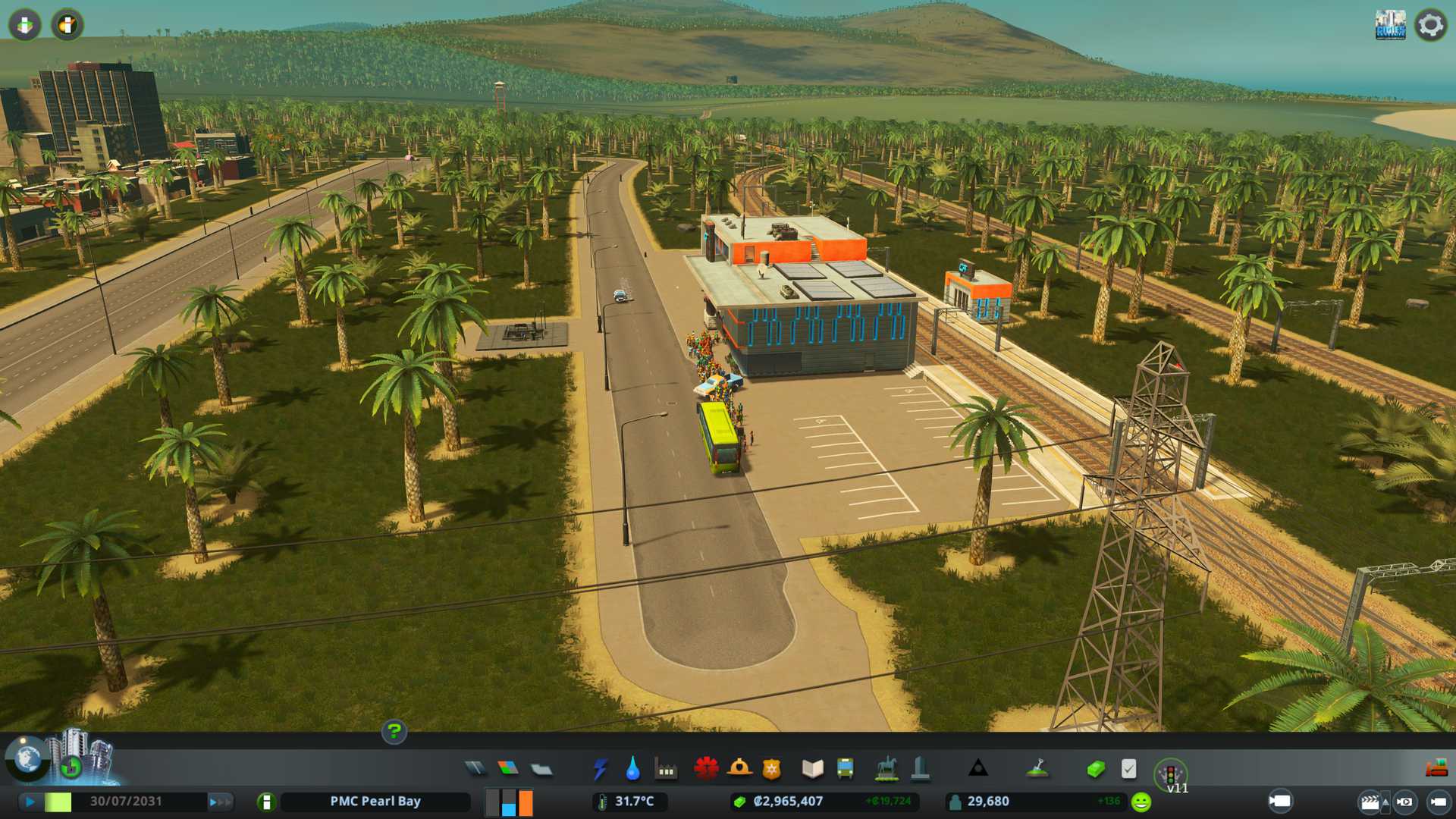Image resolution: width=1456 pixels, height=819 pixels.
Task: Open the Zoning tool
Action: coord(508,769)
